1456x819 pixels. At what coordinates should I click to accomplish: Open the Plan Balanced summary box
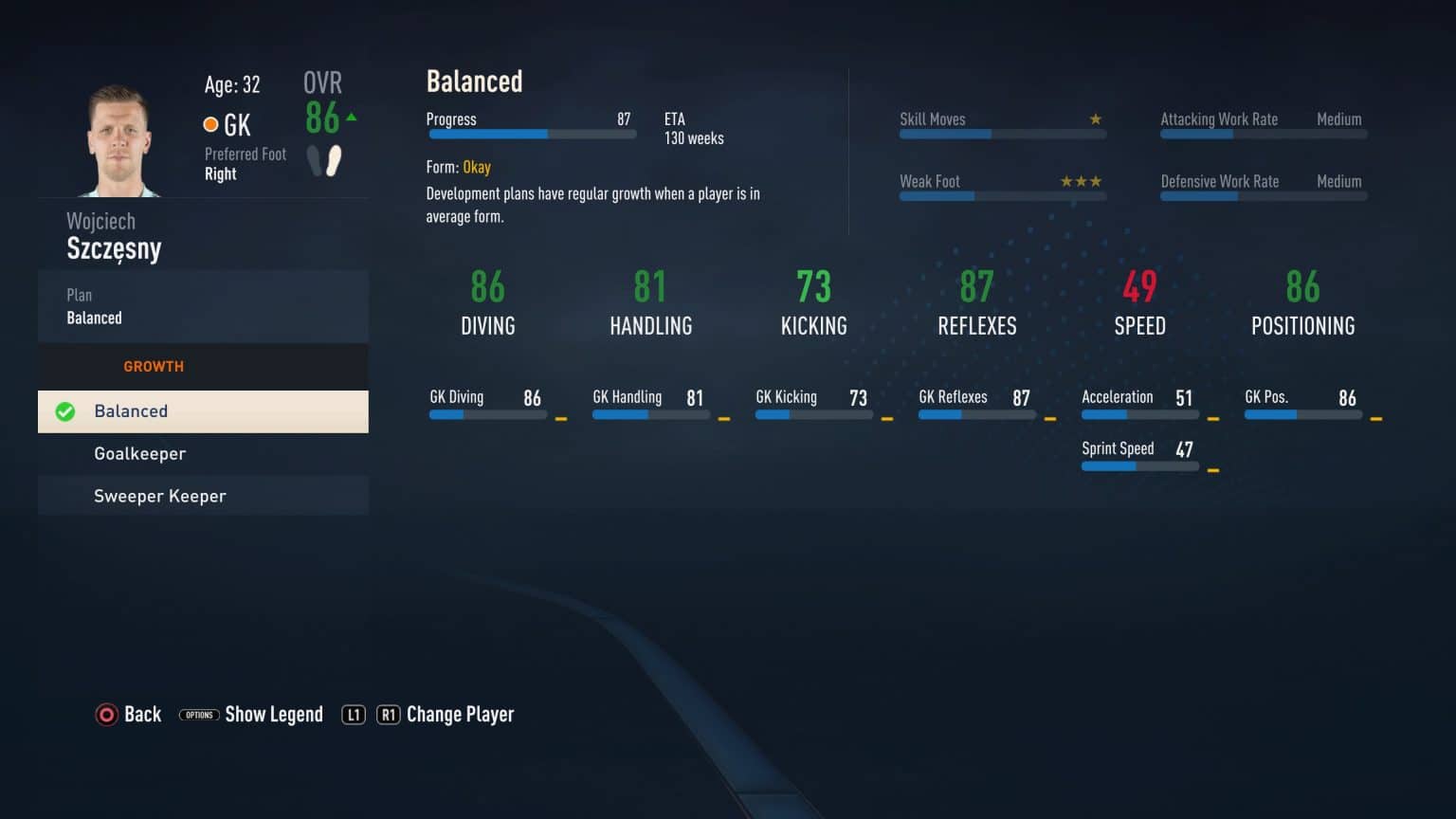pyautogui.click(x=203, y=306)
